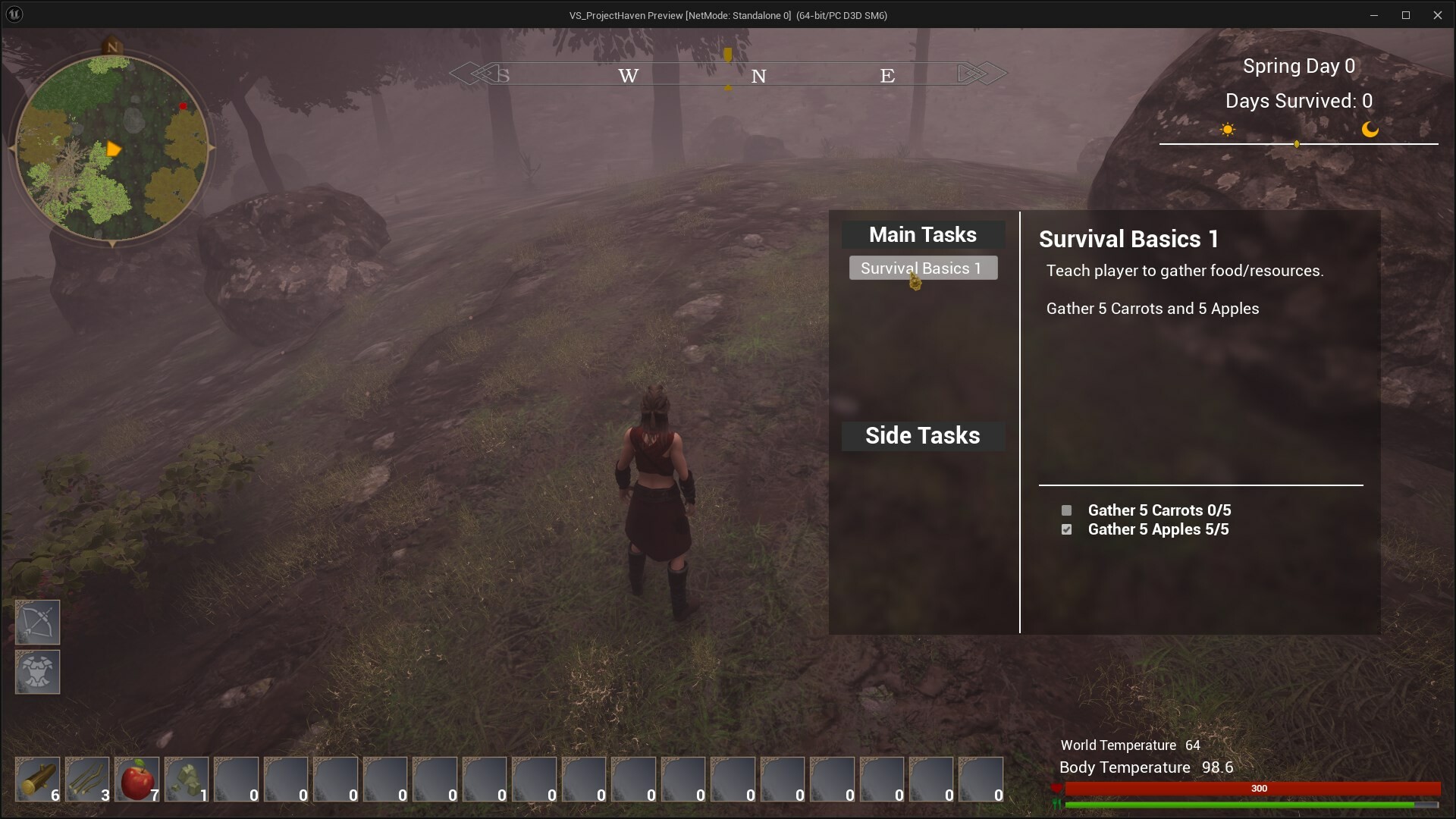Click the sun icon on the day timeline
Screen dimensions: 1456x819
(x=1228, y=129)
